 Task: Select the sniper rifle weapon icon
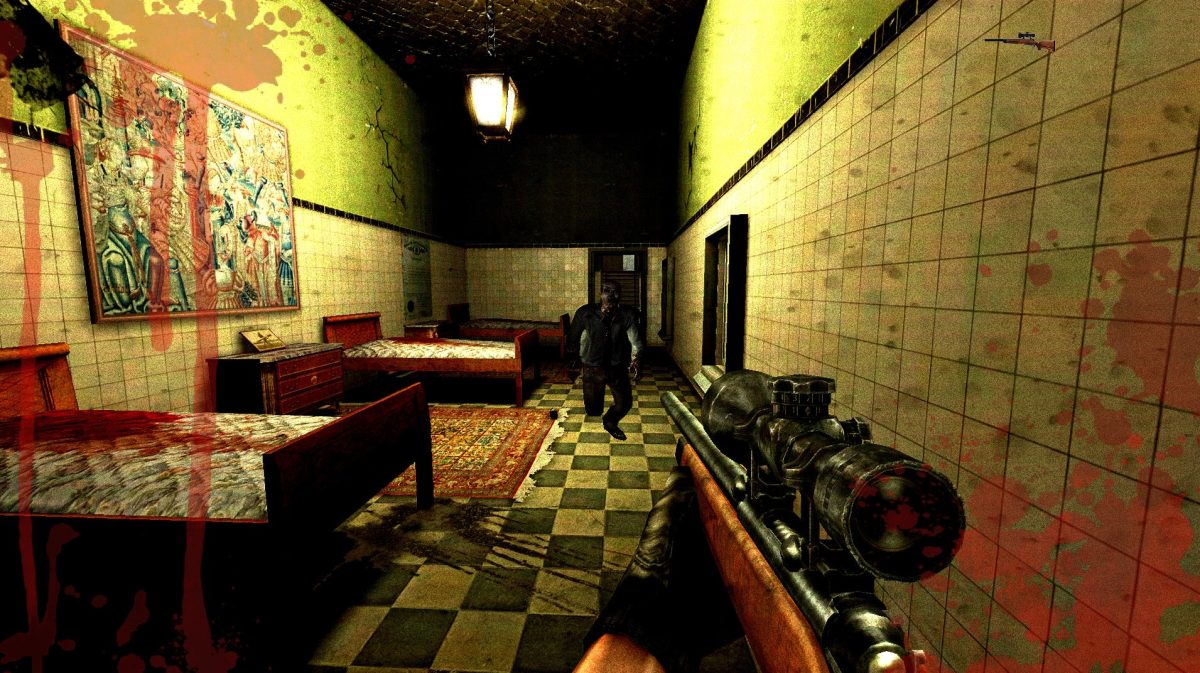tap(1019, 41)
